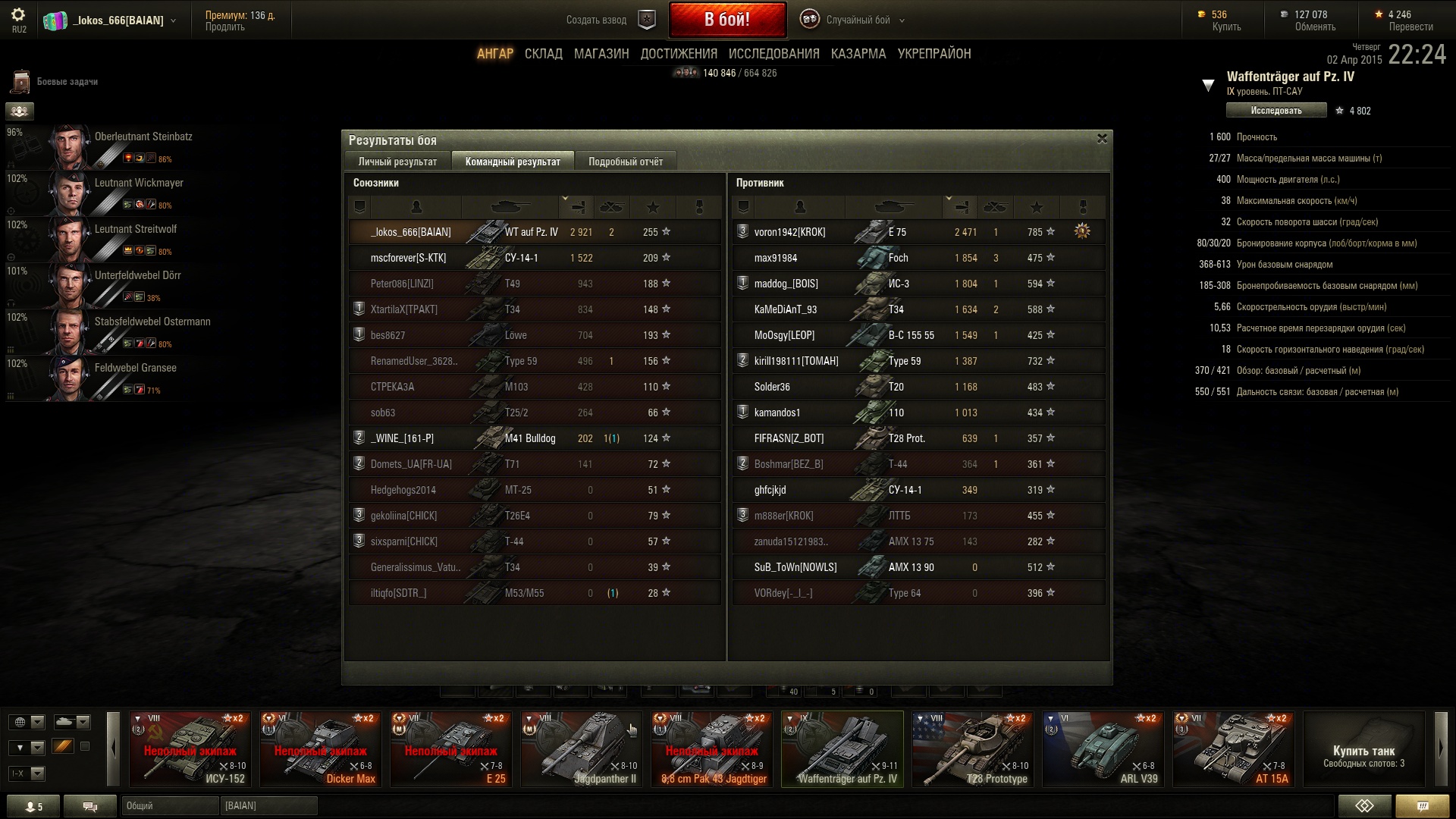Close the battle results window
This screenshot has width=1456, height=819.
point(1102,139)
